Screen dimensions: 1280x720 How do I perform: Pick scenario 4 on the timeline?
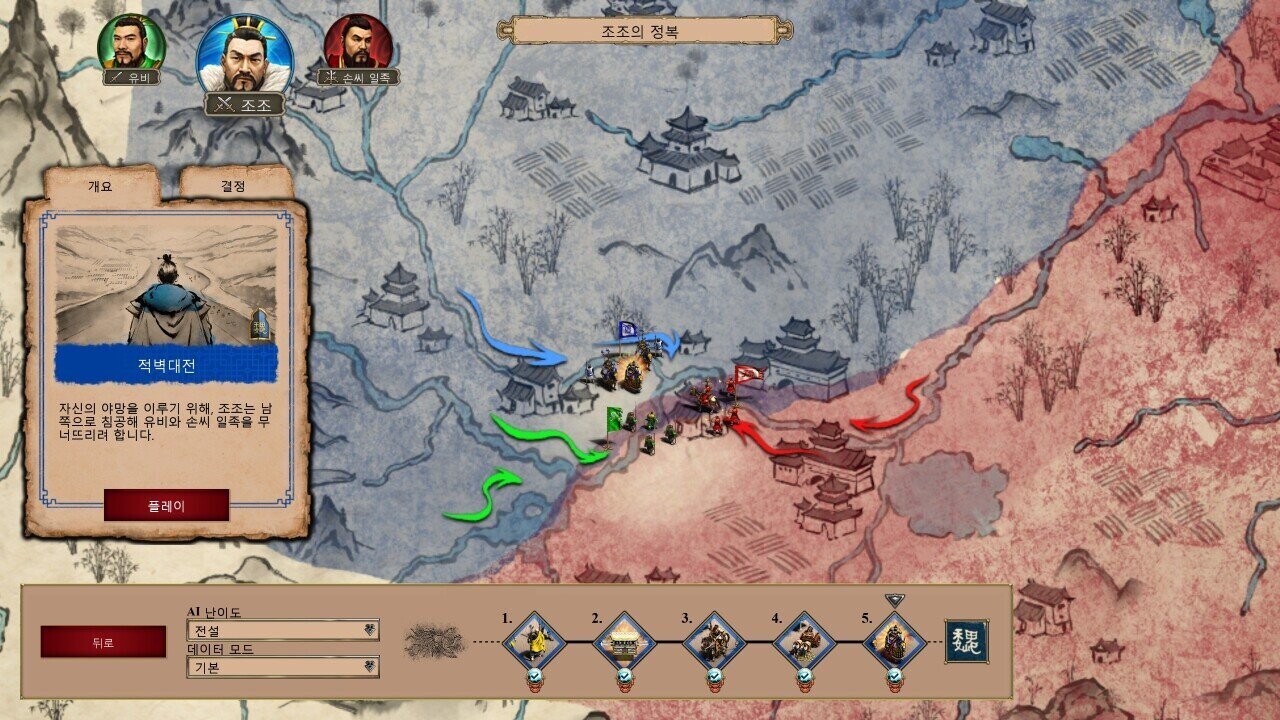click(x=804, y=641)
